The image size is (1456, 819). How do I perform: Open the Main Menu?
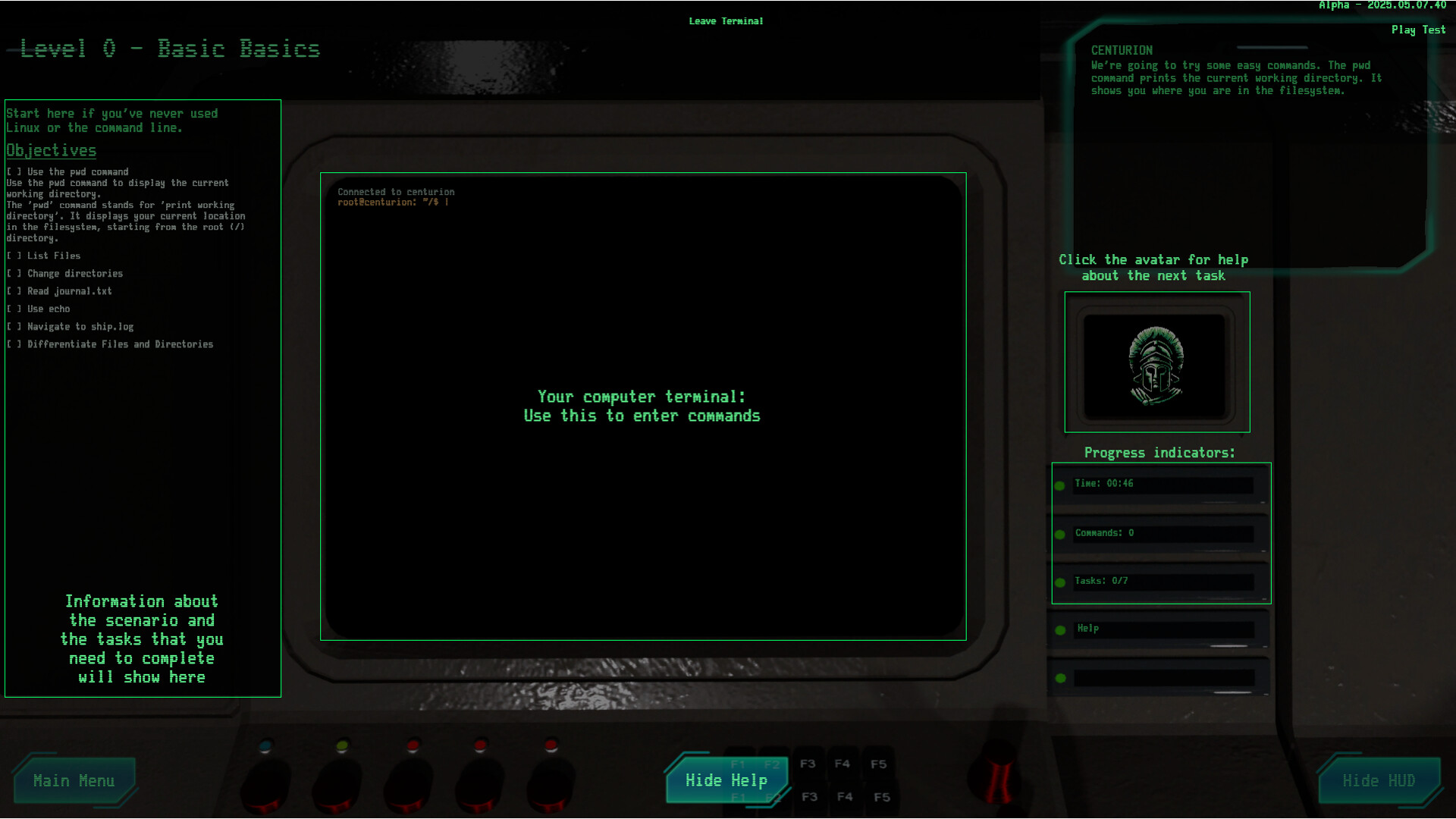(x=75, y=780)
